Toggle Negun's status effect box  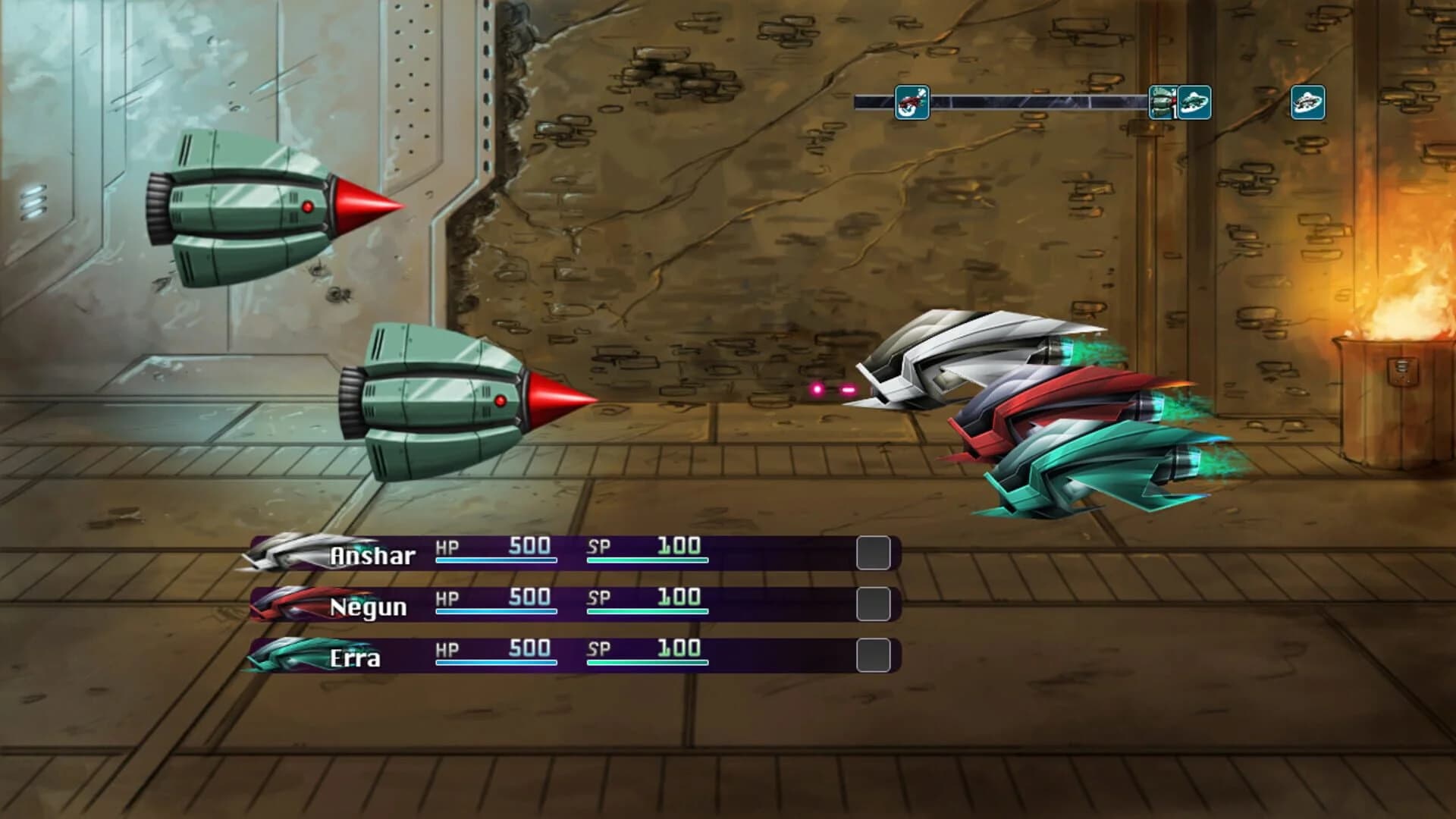[x=874, y=605]
